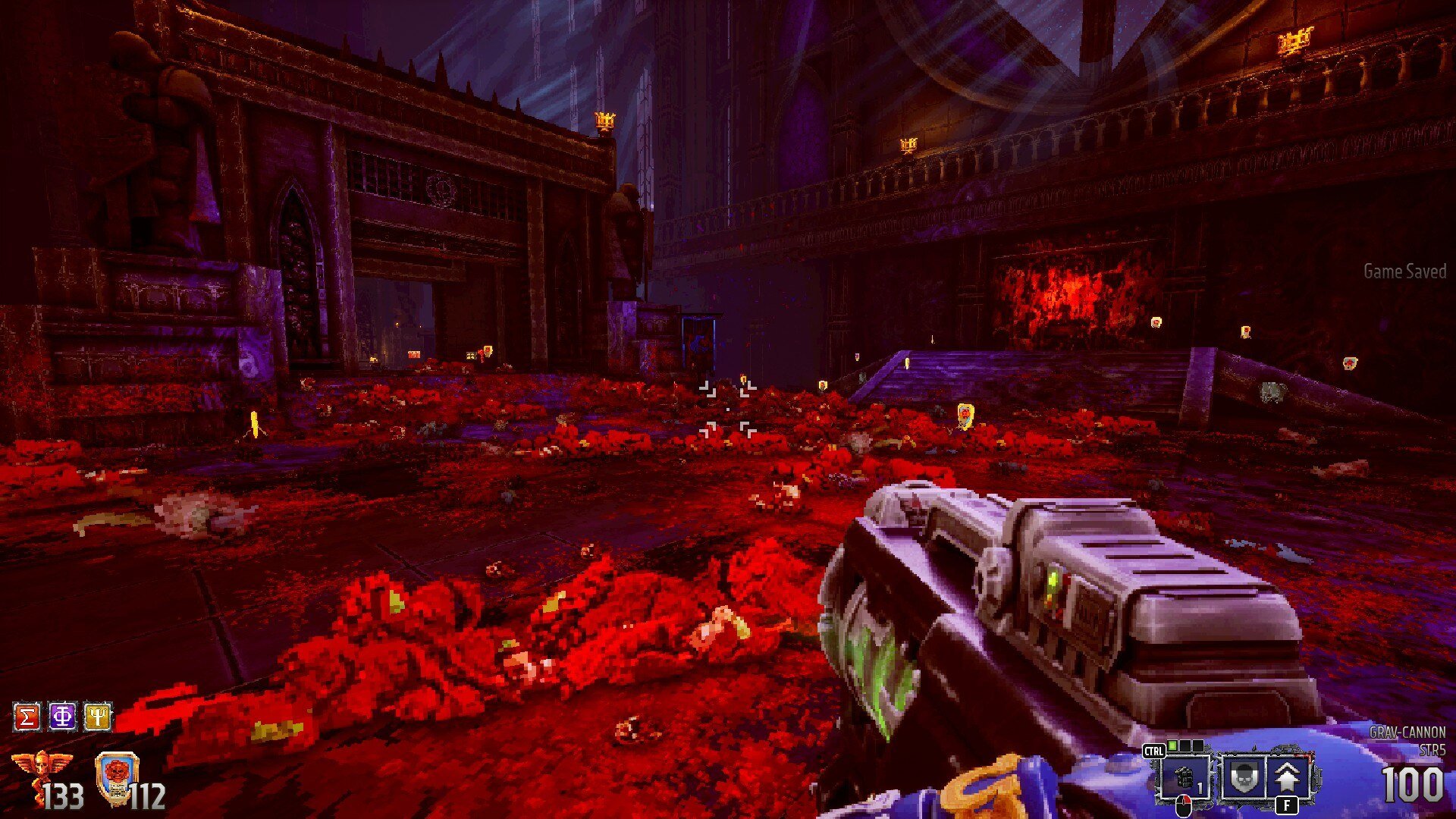Activate the skull shield ability icon
Screen dimensions: 1456x819
1243,777
